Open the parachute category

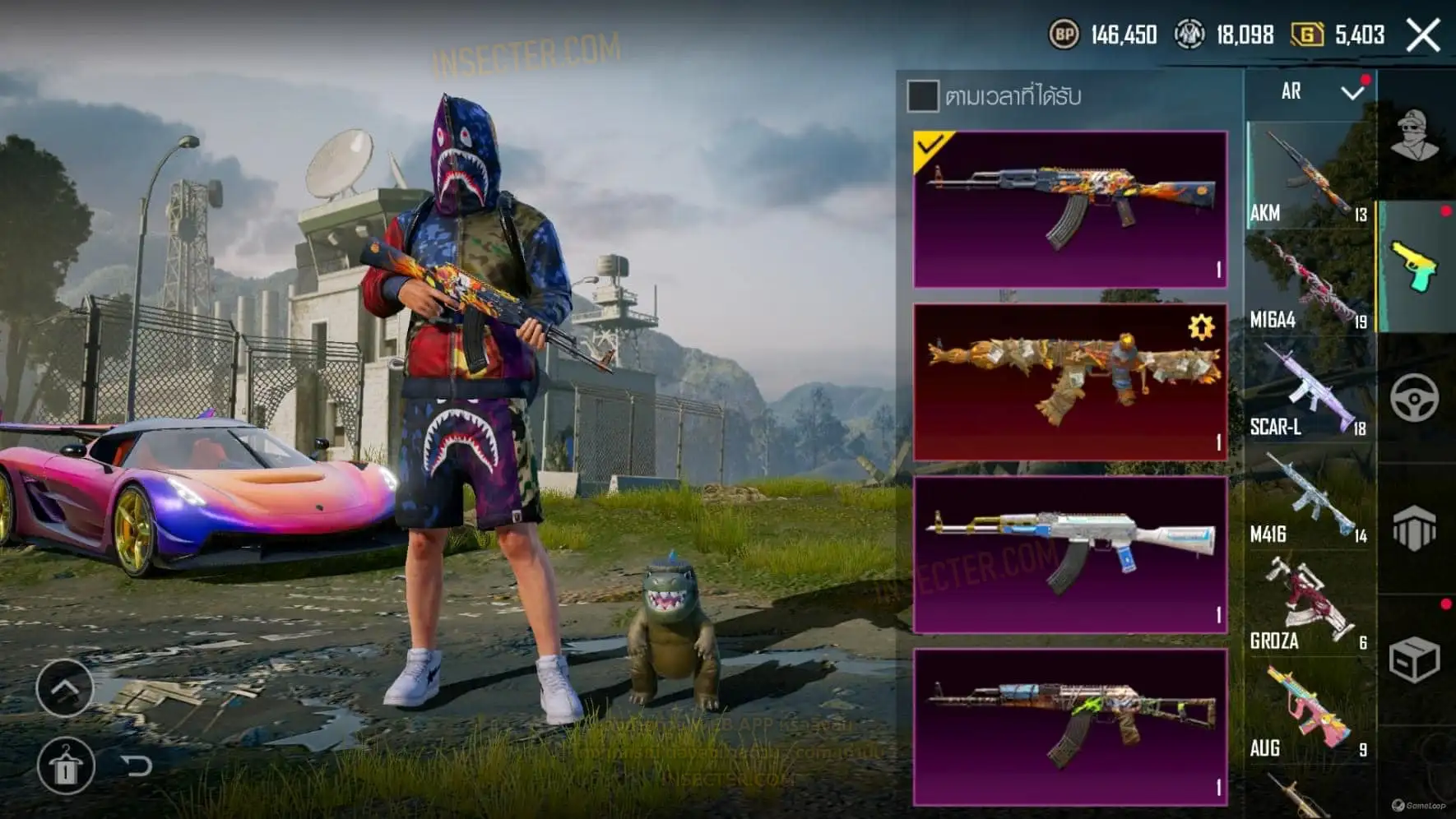[1414, 529]
